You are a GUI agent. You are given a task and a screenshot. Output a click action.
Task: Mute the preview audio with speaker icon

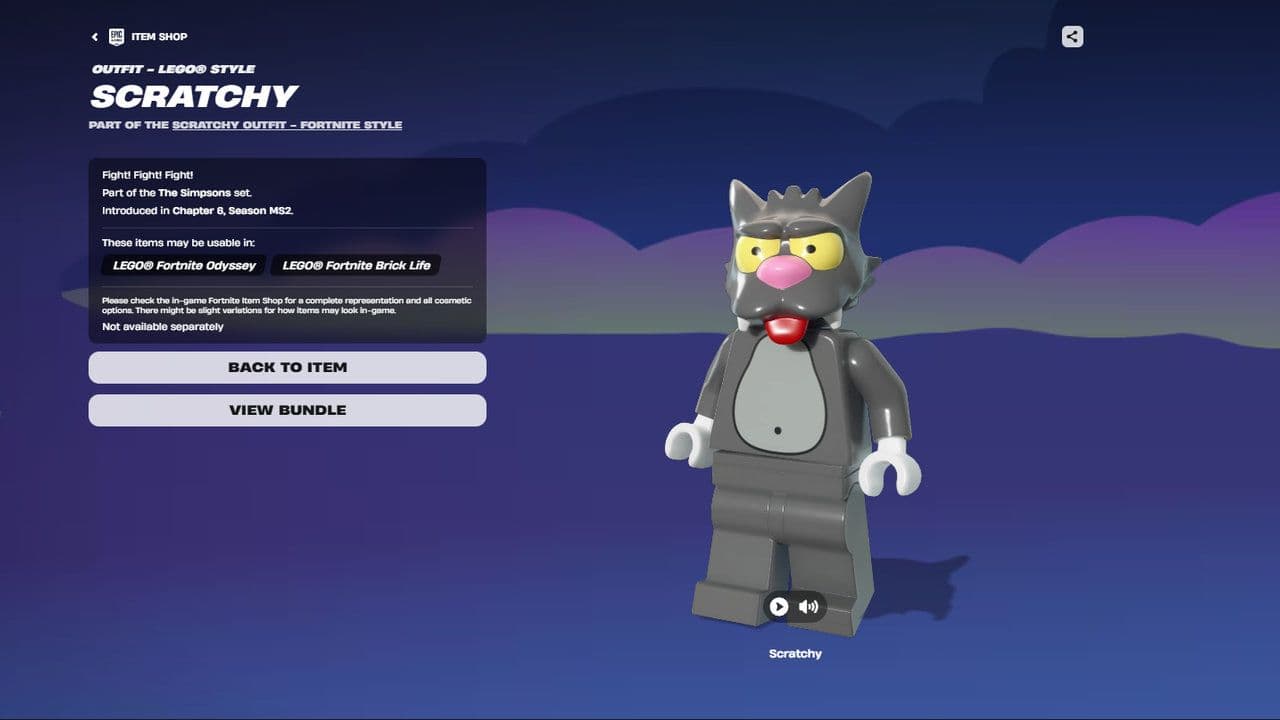(x=808, y=606)
